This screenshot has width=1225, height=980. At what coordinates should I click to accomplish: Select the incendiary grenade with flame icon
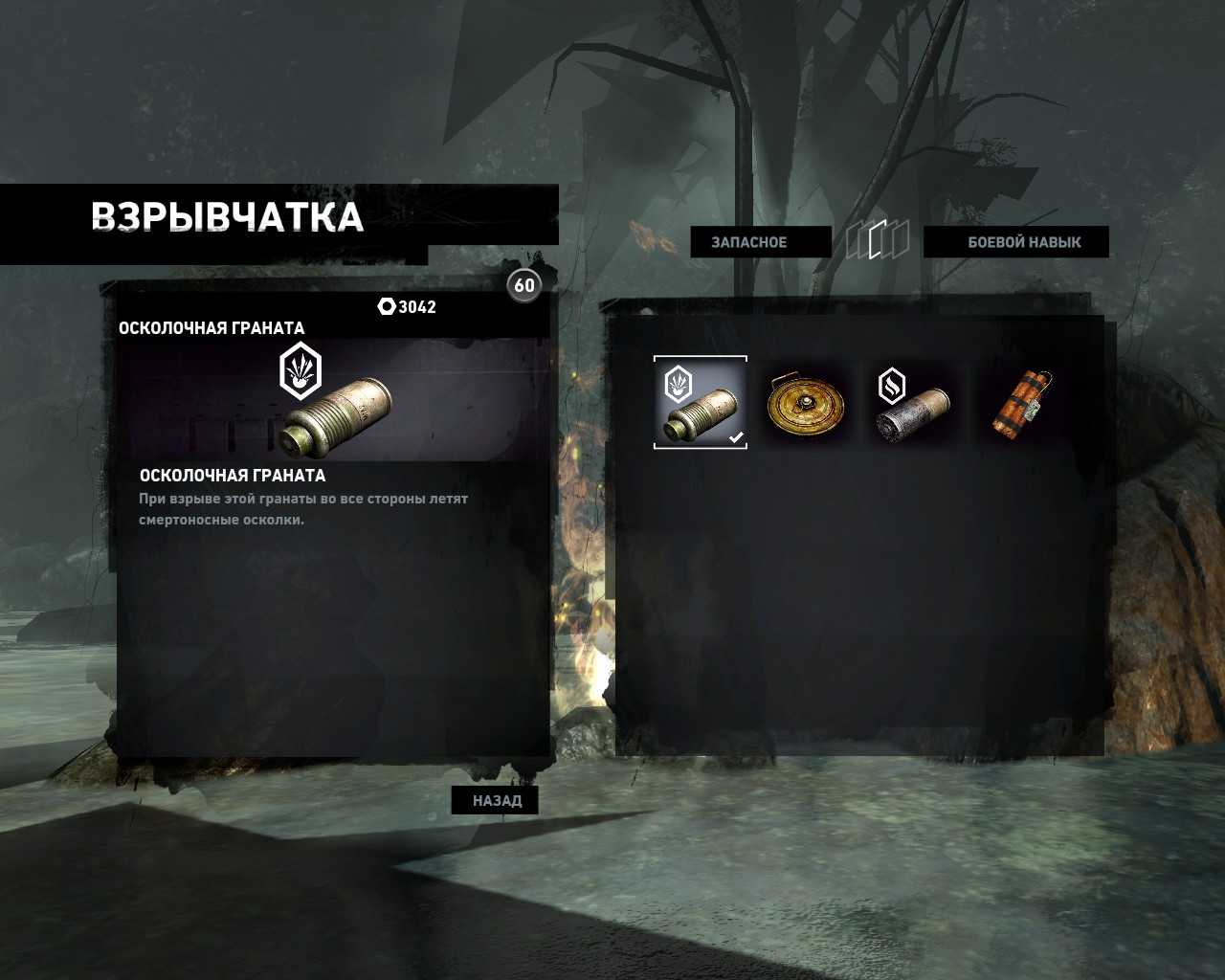pyautogui.click(x=914, y=404)
